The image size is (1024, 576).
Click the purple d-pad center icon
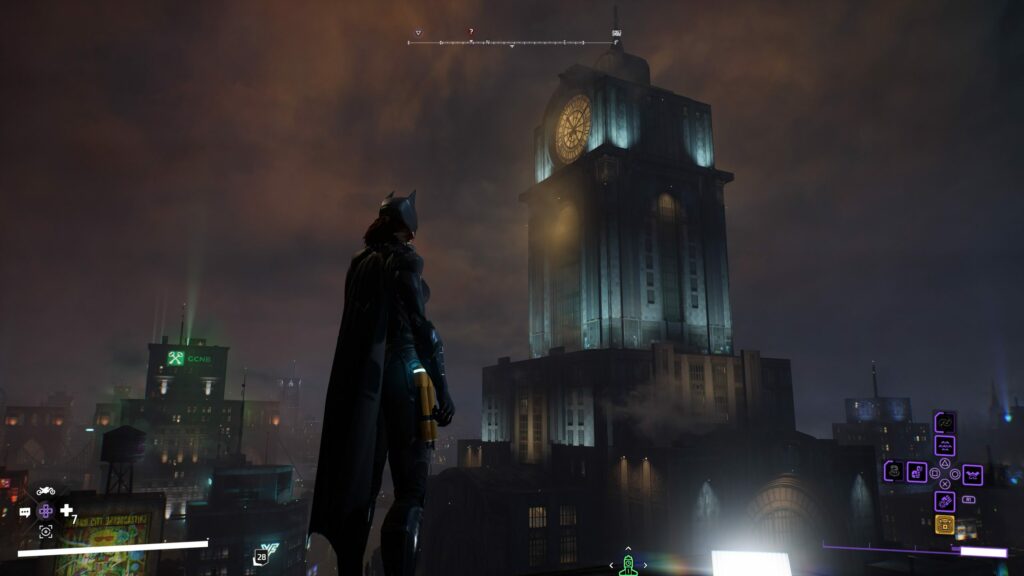45,511
